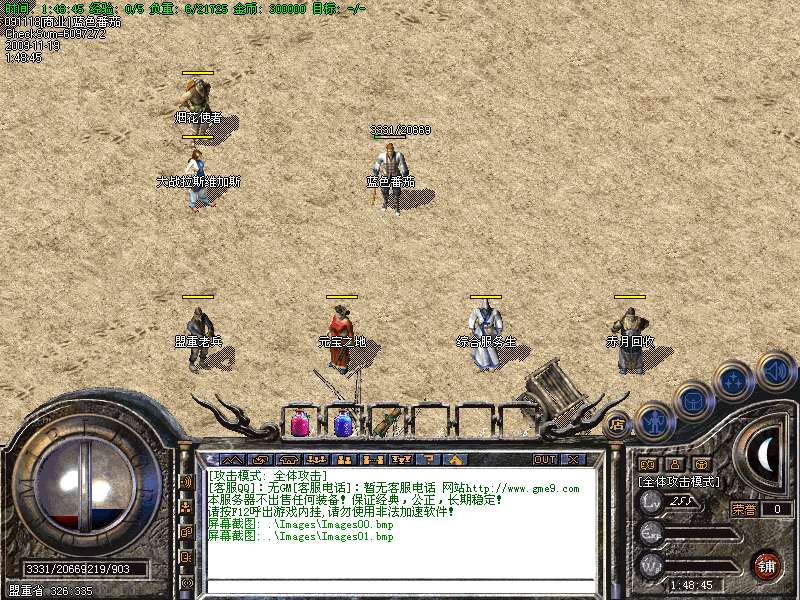The height and width of the screenshot is (600, 800).
Task: Open the bag inventory round button
Action: pyautogui.click(x=693, y=401)
